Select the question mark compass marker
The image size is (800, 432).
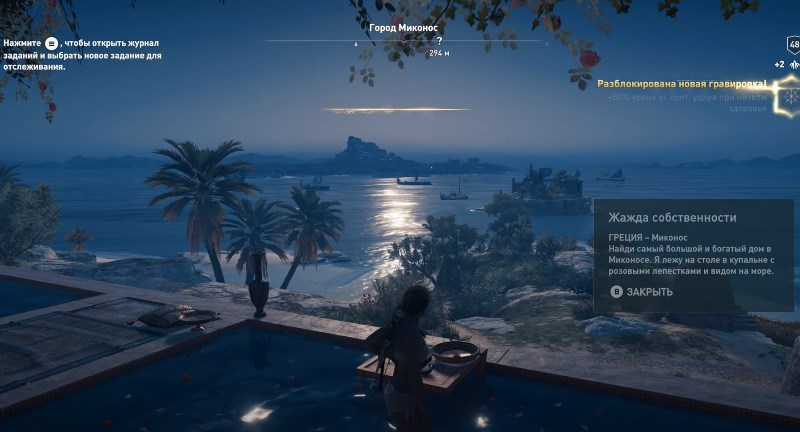[x=439, y=41]
